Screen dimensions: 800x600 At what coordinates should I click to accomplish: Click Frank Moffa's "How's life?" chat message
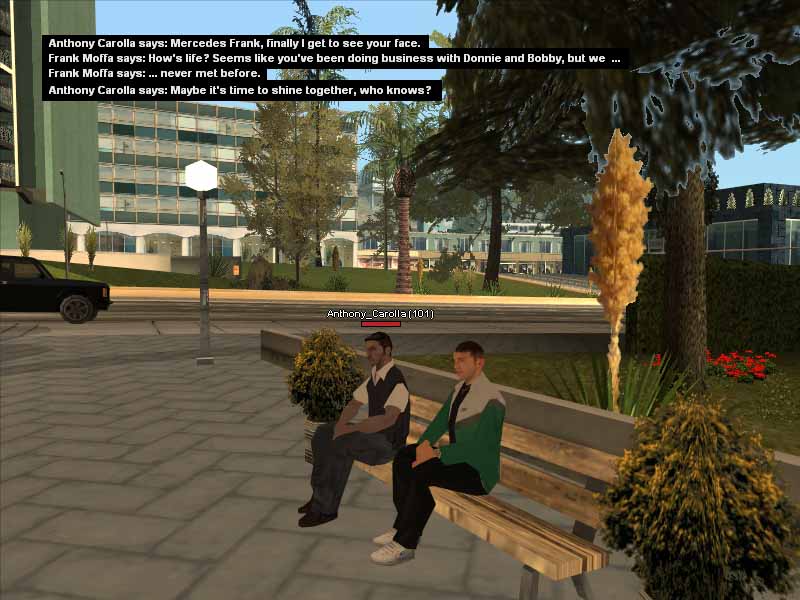pyautogui.click(x=334, y=58)
